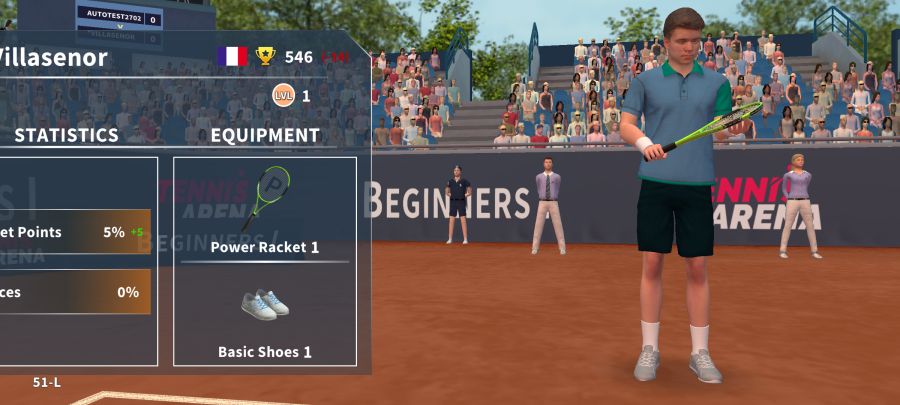Select the Power Racket 1 equipment slot

pos(265,208)
